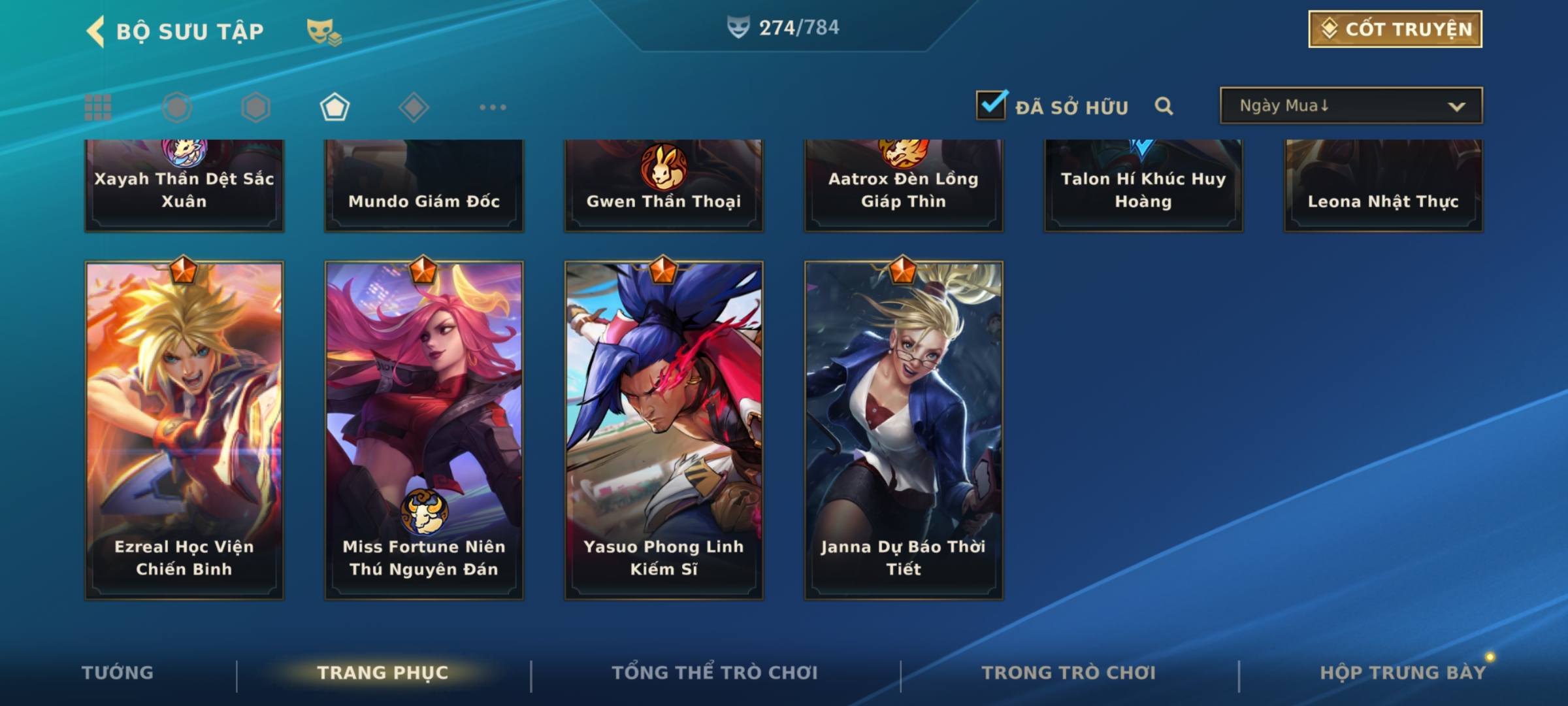This screenshot has width=1568, height=706.
Task: Go to Hộp Trưng Bày tab
Action: pyautogui.click(x=1402, y=673)
